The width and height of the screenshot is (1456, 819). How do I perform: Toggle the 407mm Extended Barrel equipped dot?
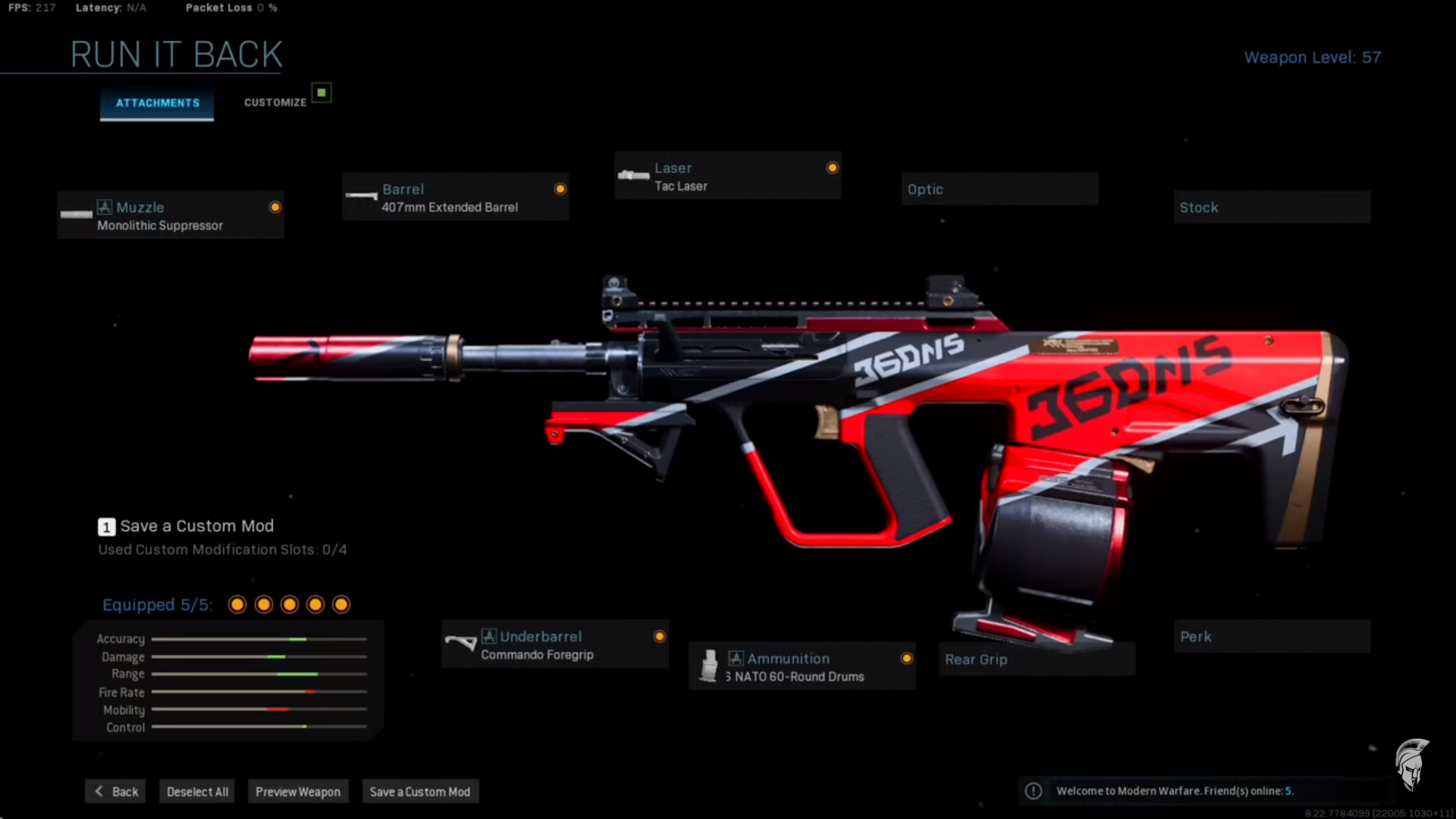tap(560, 188)
